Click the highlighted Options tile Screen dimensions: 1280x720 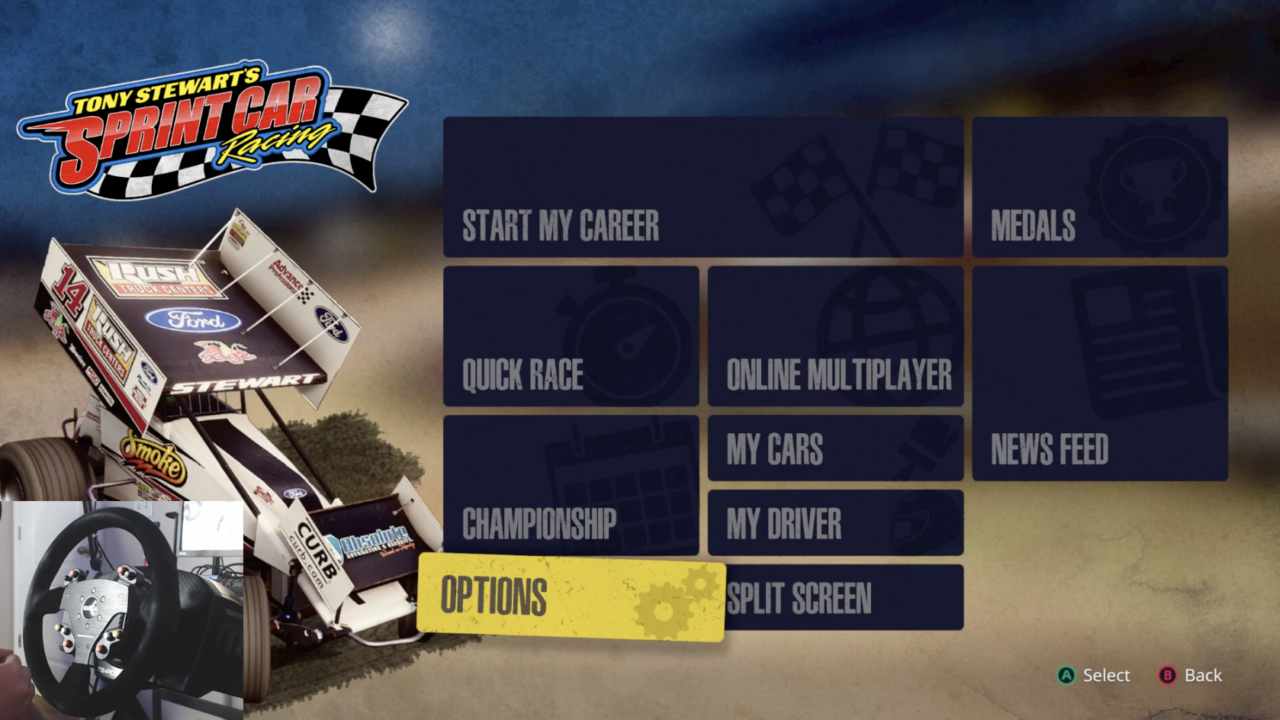[570, 597]
